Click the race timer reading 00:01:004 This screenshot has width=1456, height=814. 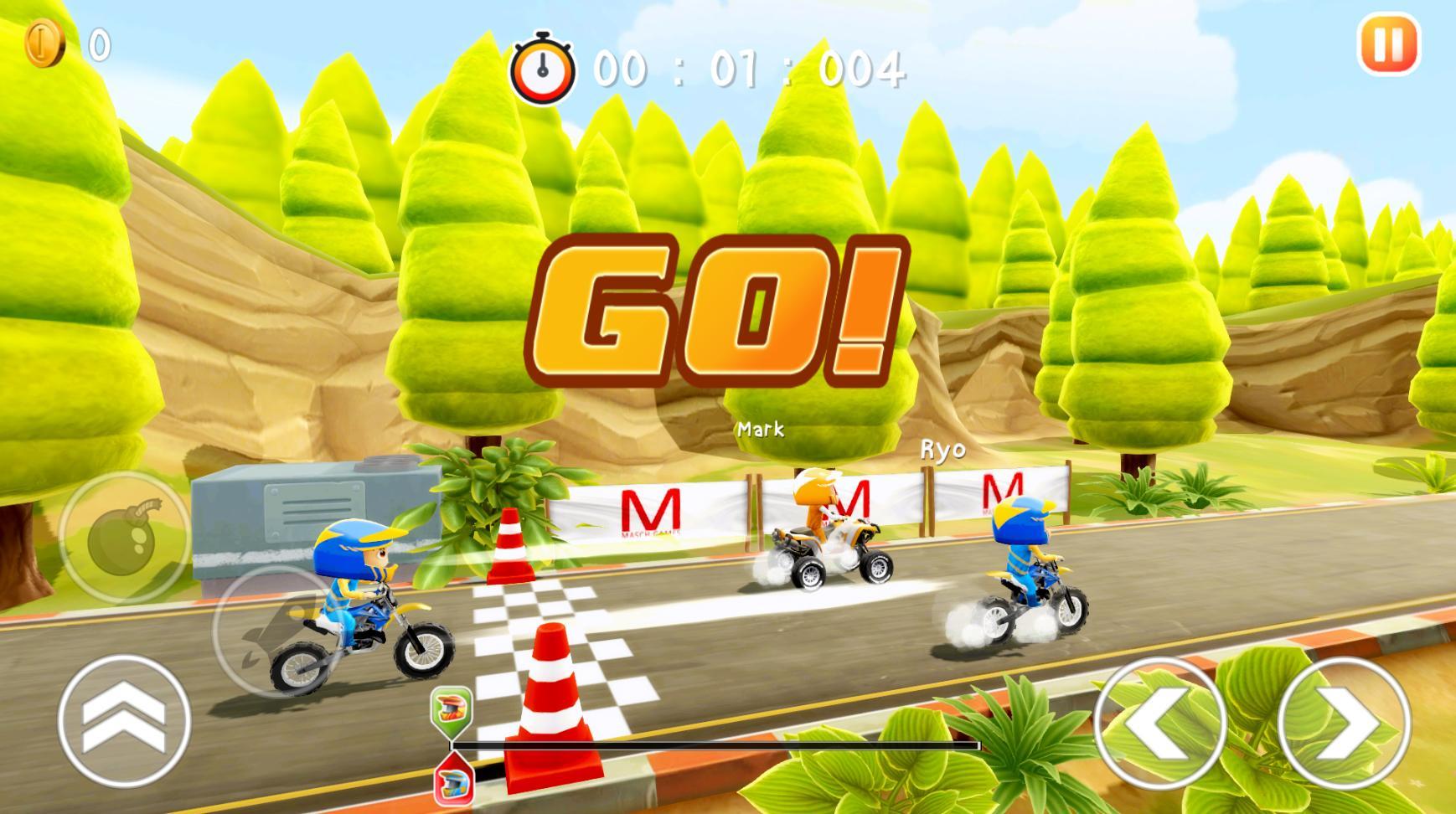pyautogui.click(x=746, y=71)
